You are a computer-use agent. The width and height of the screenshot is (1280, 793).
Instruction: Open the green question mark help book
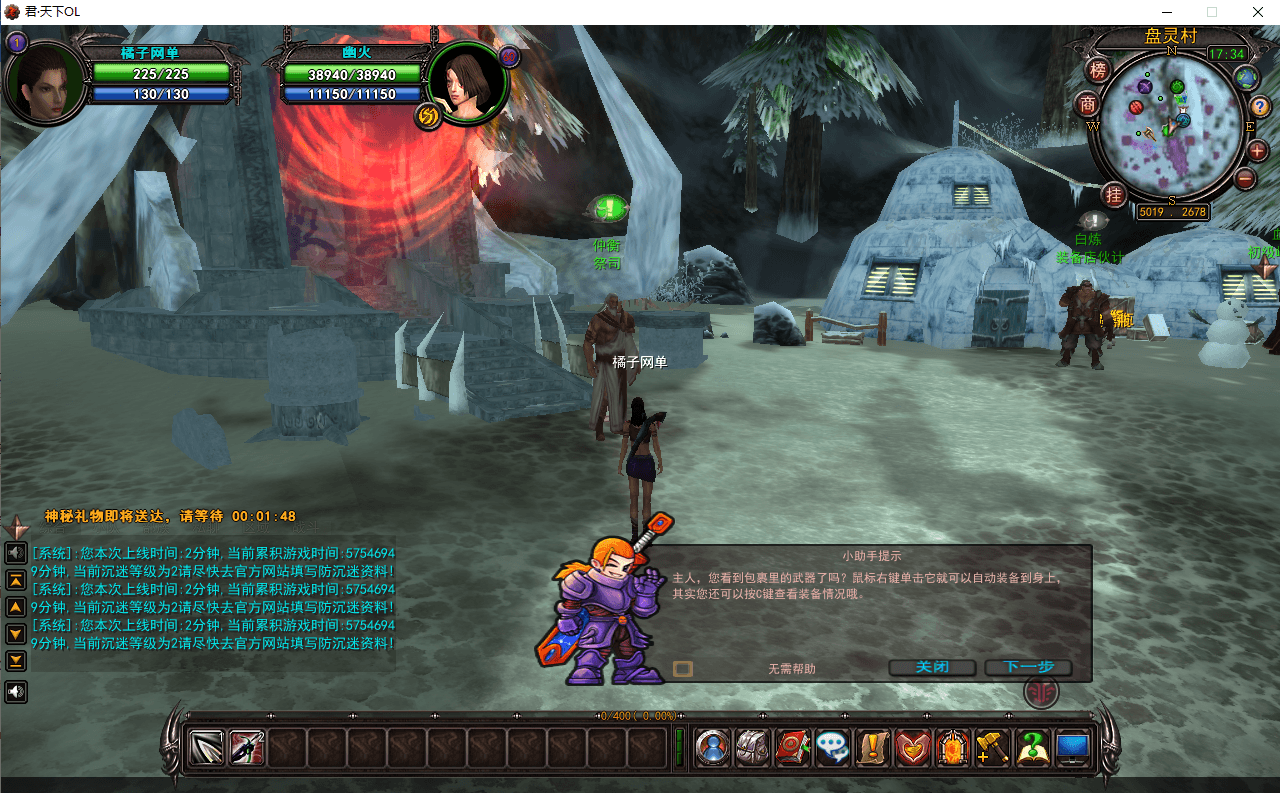coord(1032,748)
